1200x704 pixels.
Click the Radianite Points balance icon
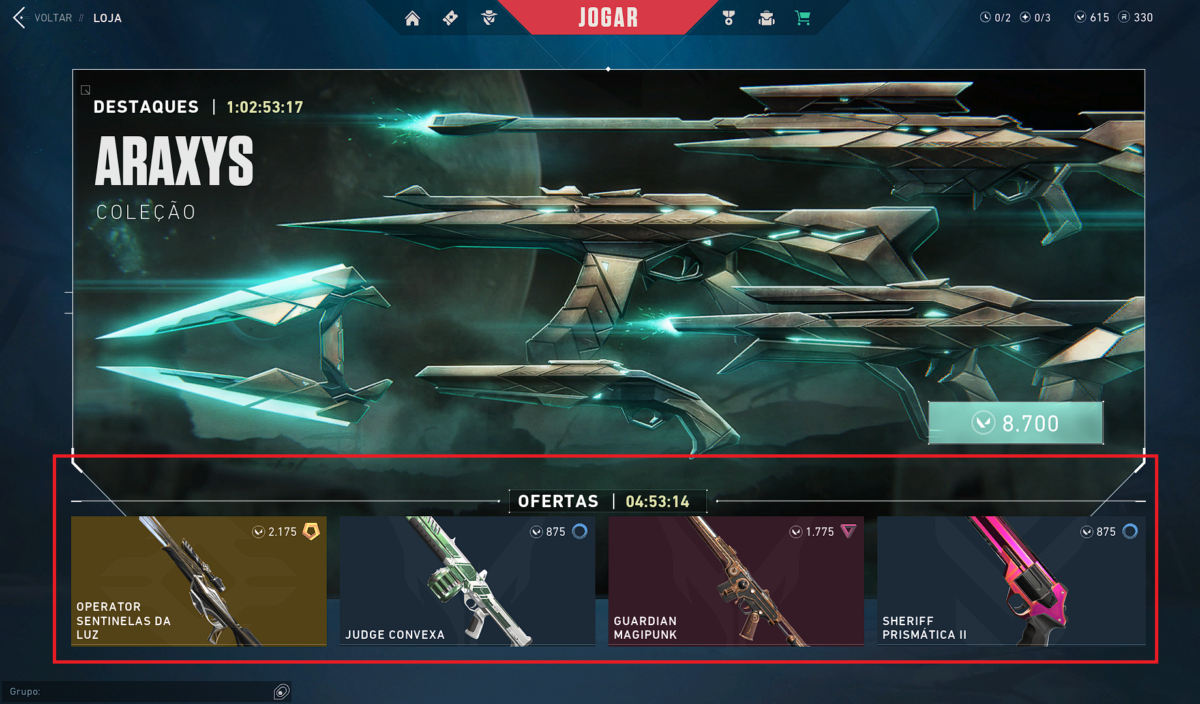coord(1124,18)
